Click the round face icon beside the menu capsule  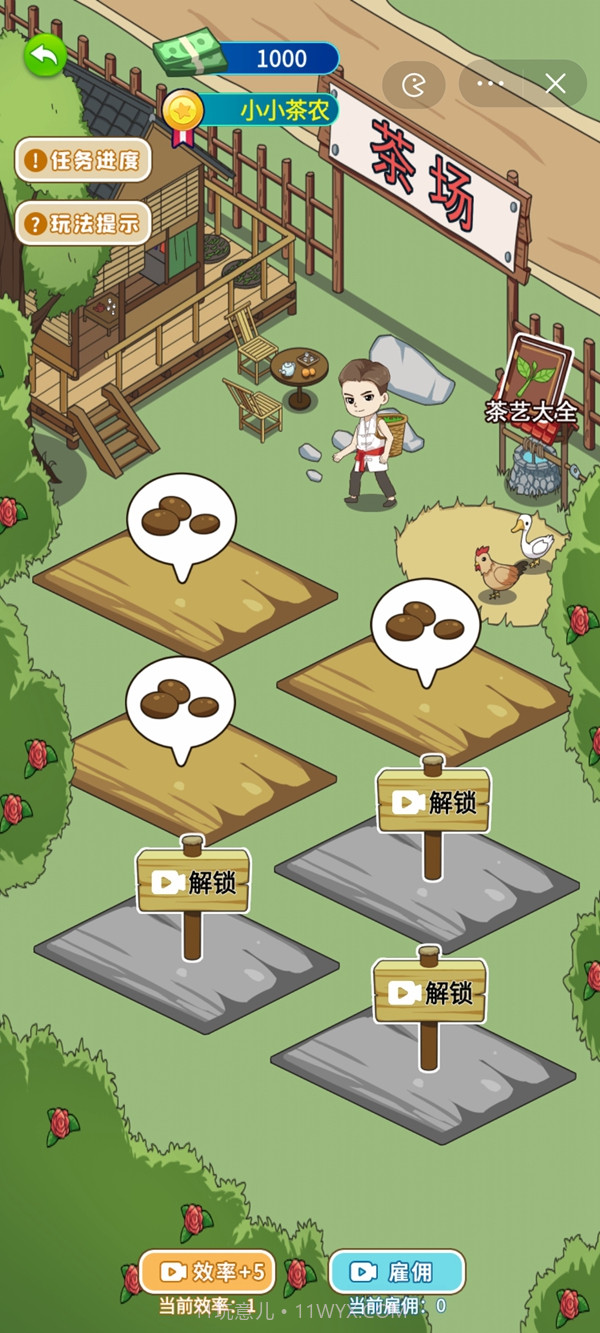pos(413,85)
